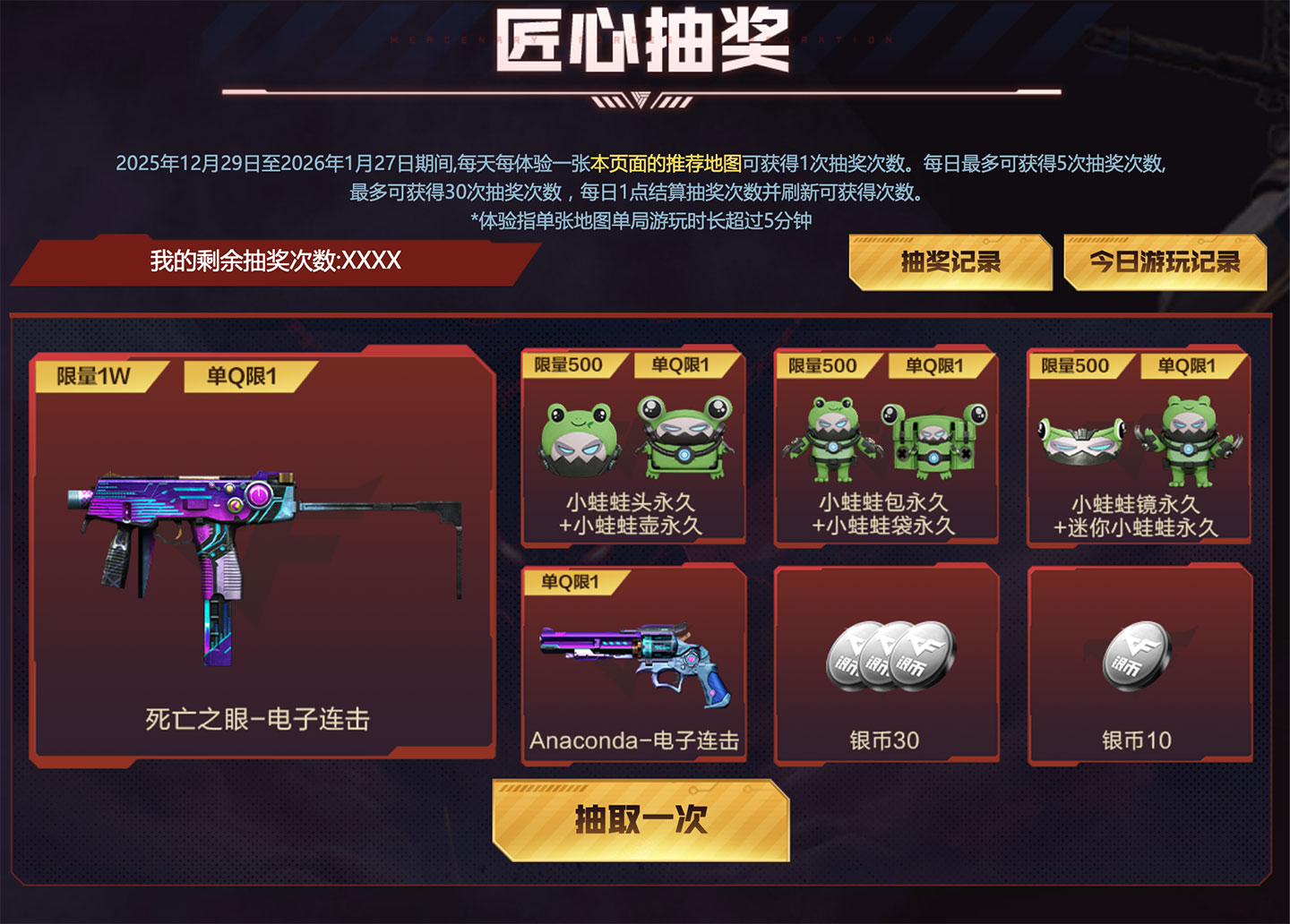Select the 小蛙蛙包 frog backpack prize icon

[833, 439]
